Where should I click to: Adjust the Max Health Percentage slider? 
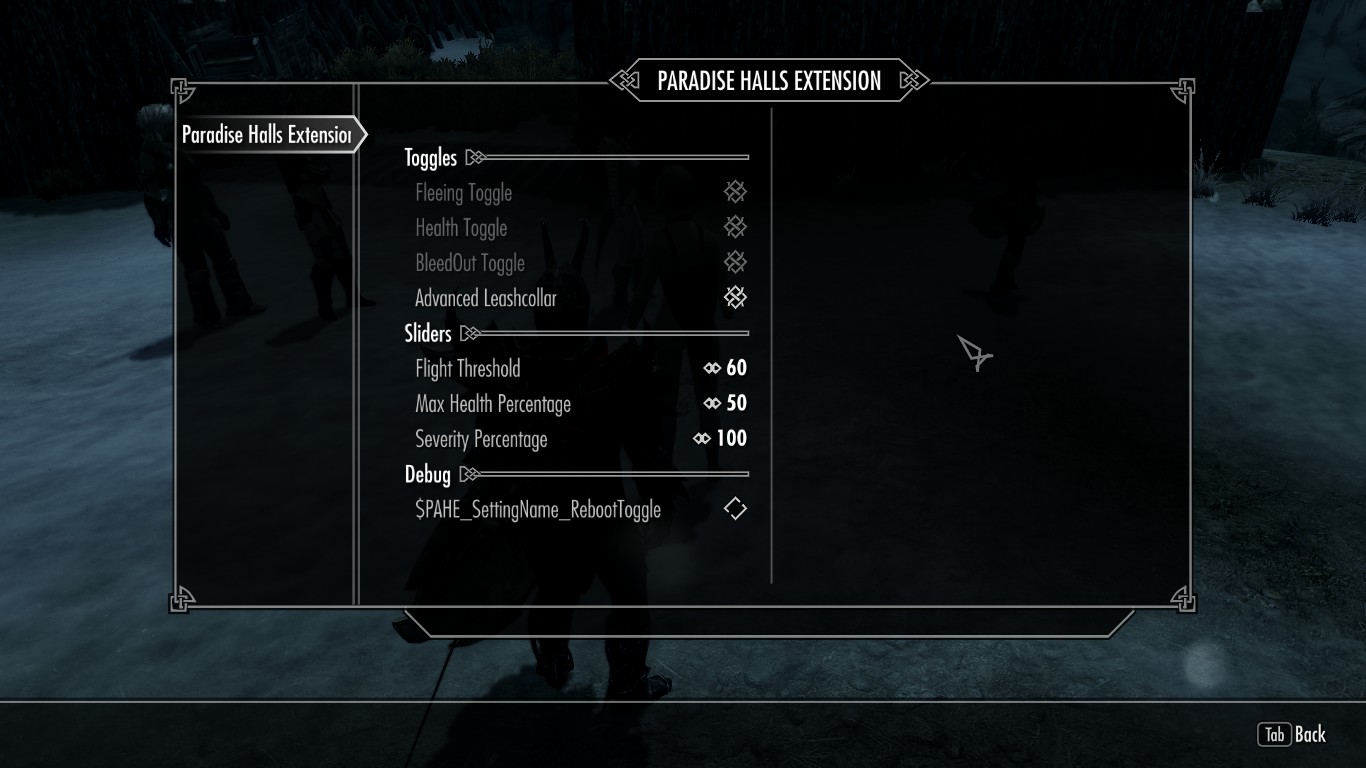580,403
